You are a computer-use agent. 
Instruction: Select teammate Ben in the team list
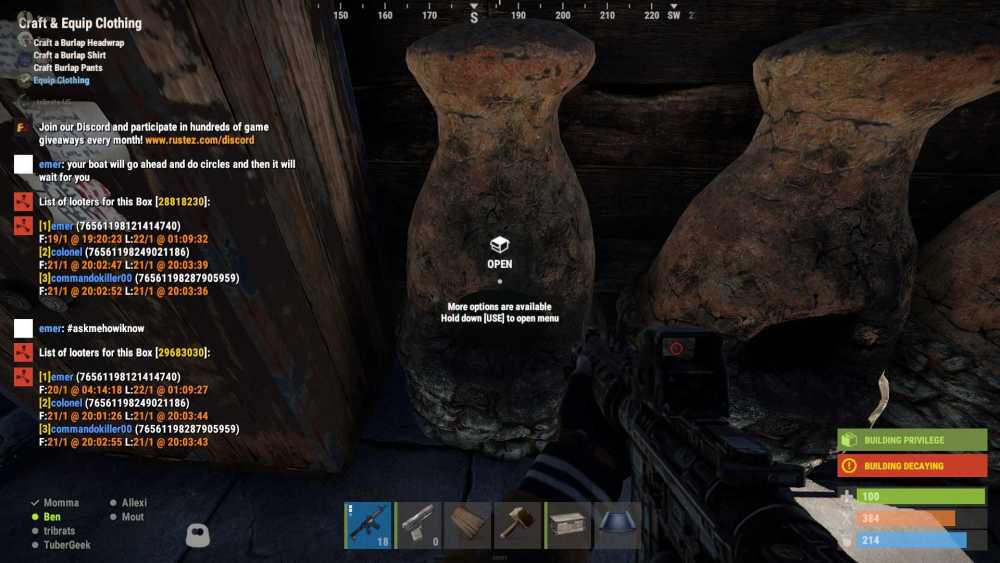pyautogui.click(x=52, y=517)
